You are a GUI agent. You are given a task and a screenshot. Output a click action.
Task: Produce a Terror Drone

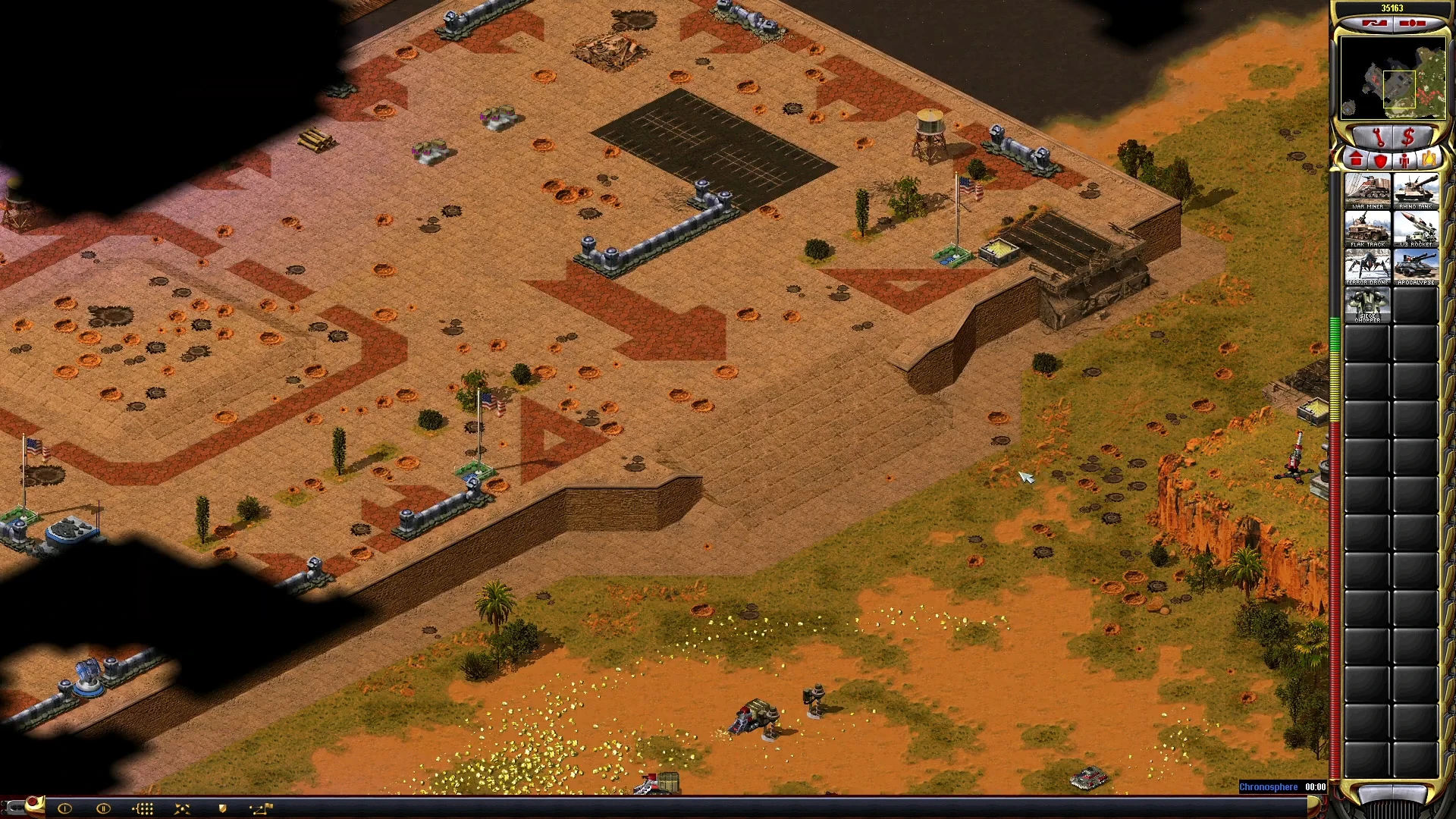coord(1367,266)
